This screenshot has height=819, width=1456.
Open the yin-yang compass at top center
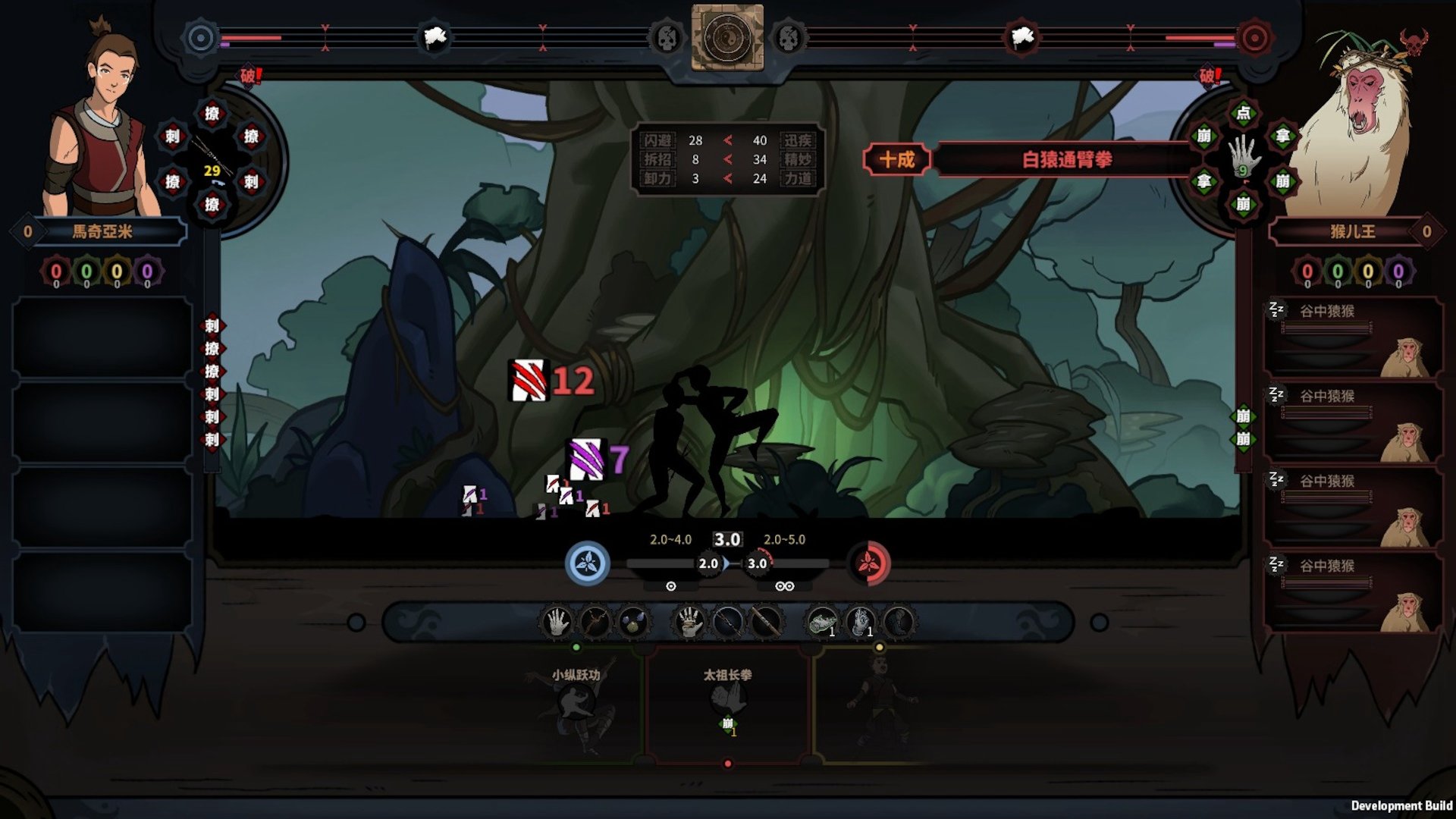point(727,37)
